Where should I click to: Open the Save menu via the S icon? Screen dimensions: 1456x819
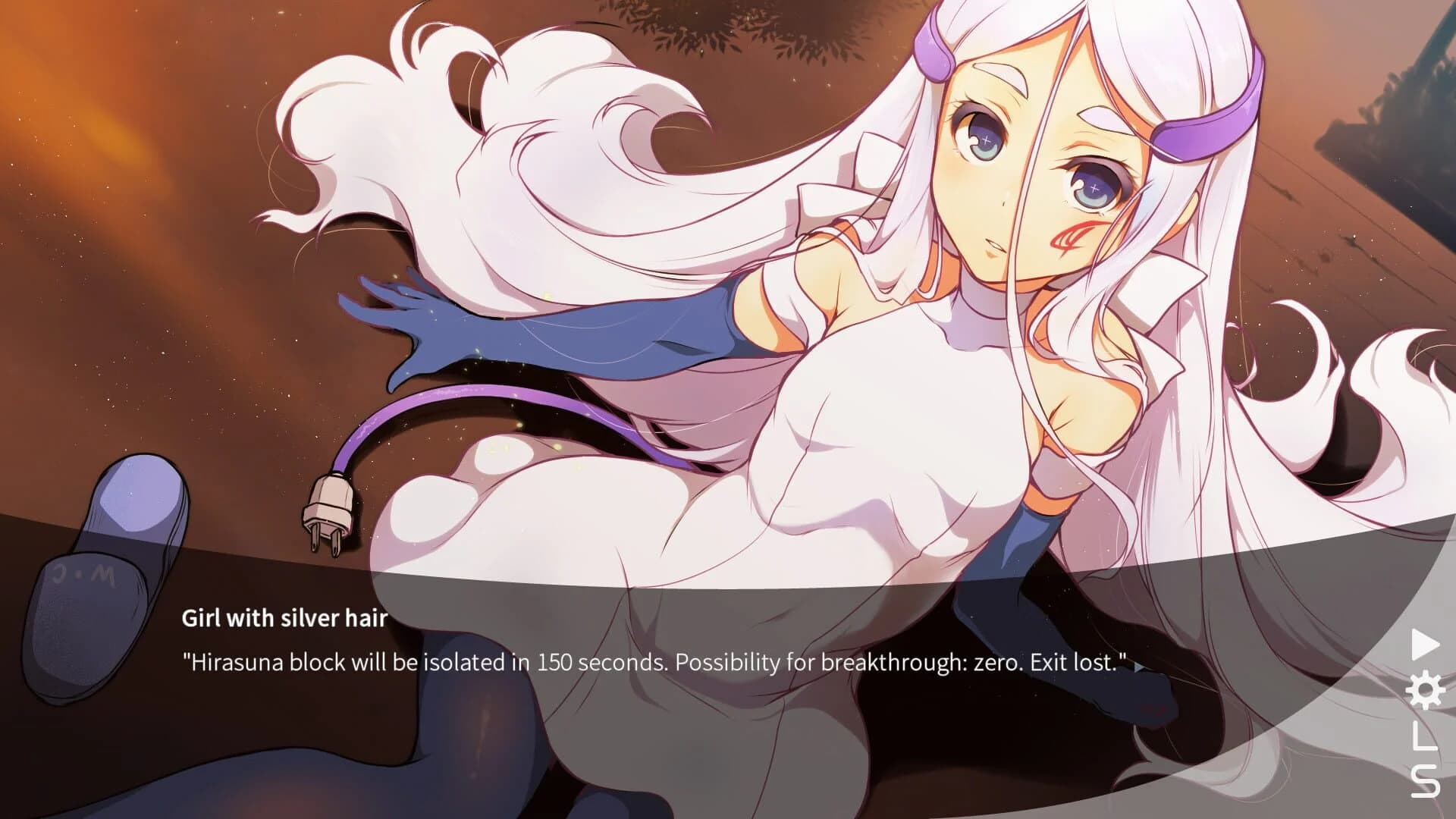[1424, 781]
